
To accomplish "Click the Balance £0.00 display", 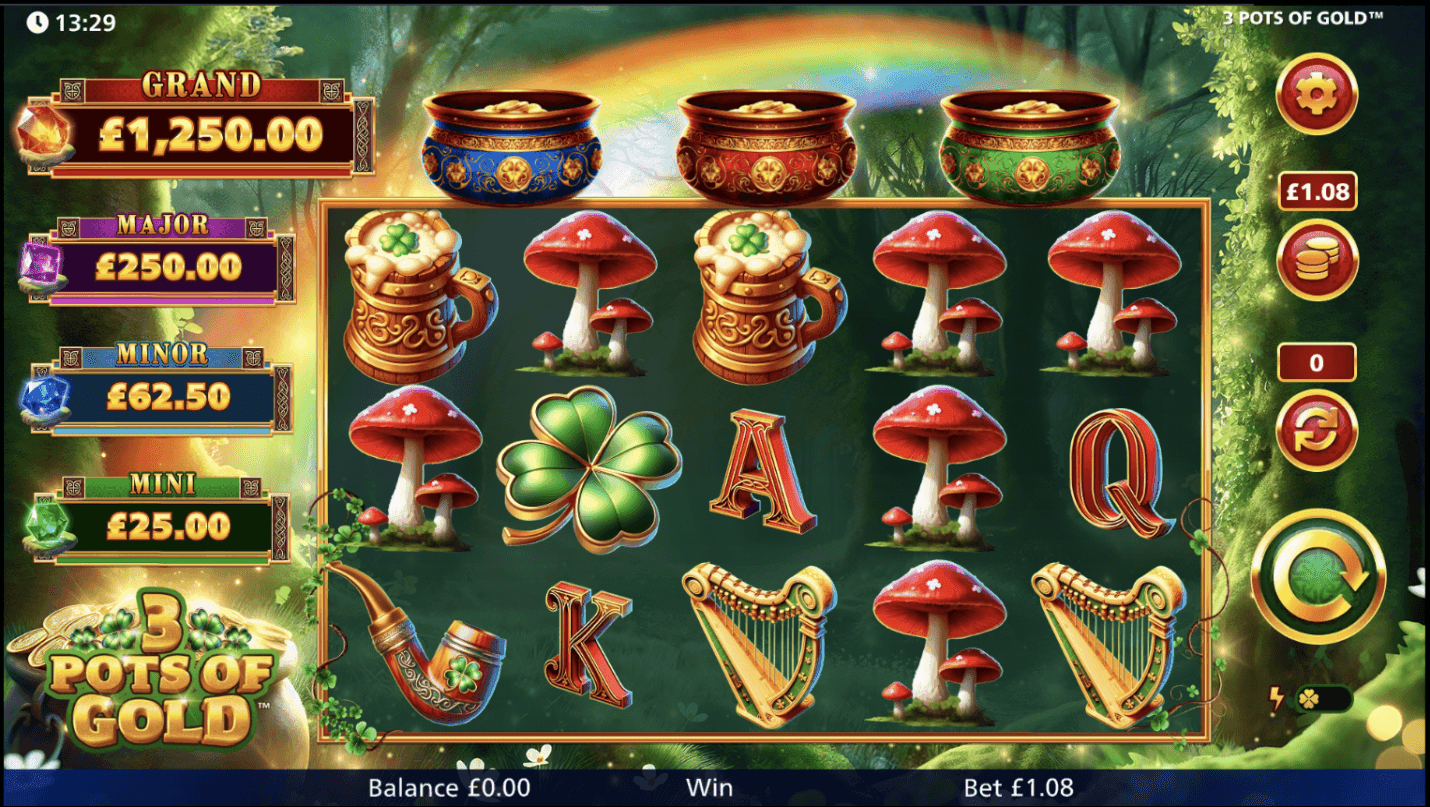I will click(x=450, y=787).
